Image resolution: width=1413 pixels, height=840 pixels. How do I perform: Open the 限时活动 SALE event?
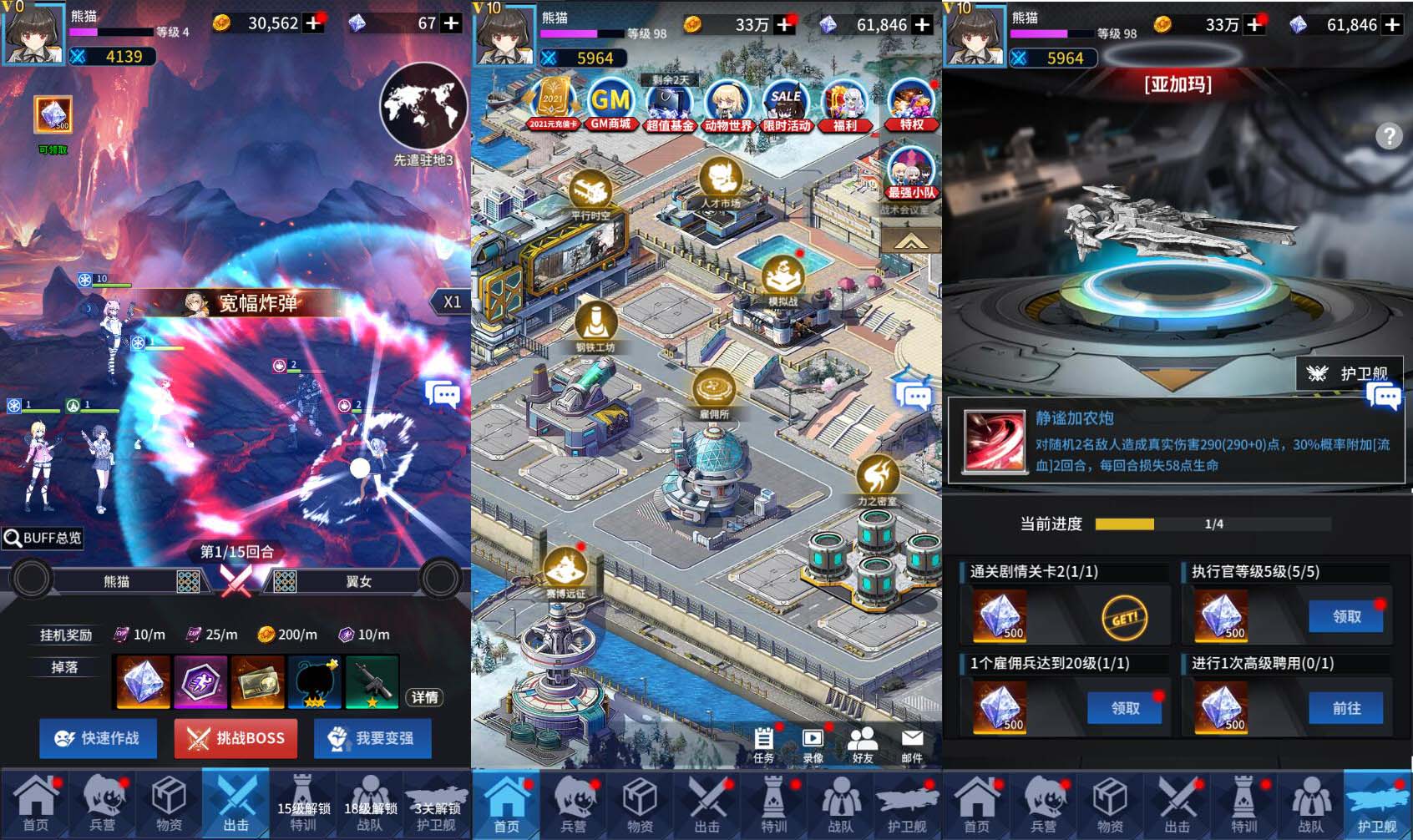pyautogui.click(x=786, y=106)
